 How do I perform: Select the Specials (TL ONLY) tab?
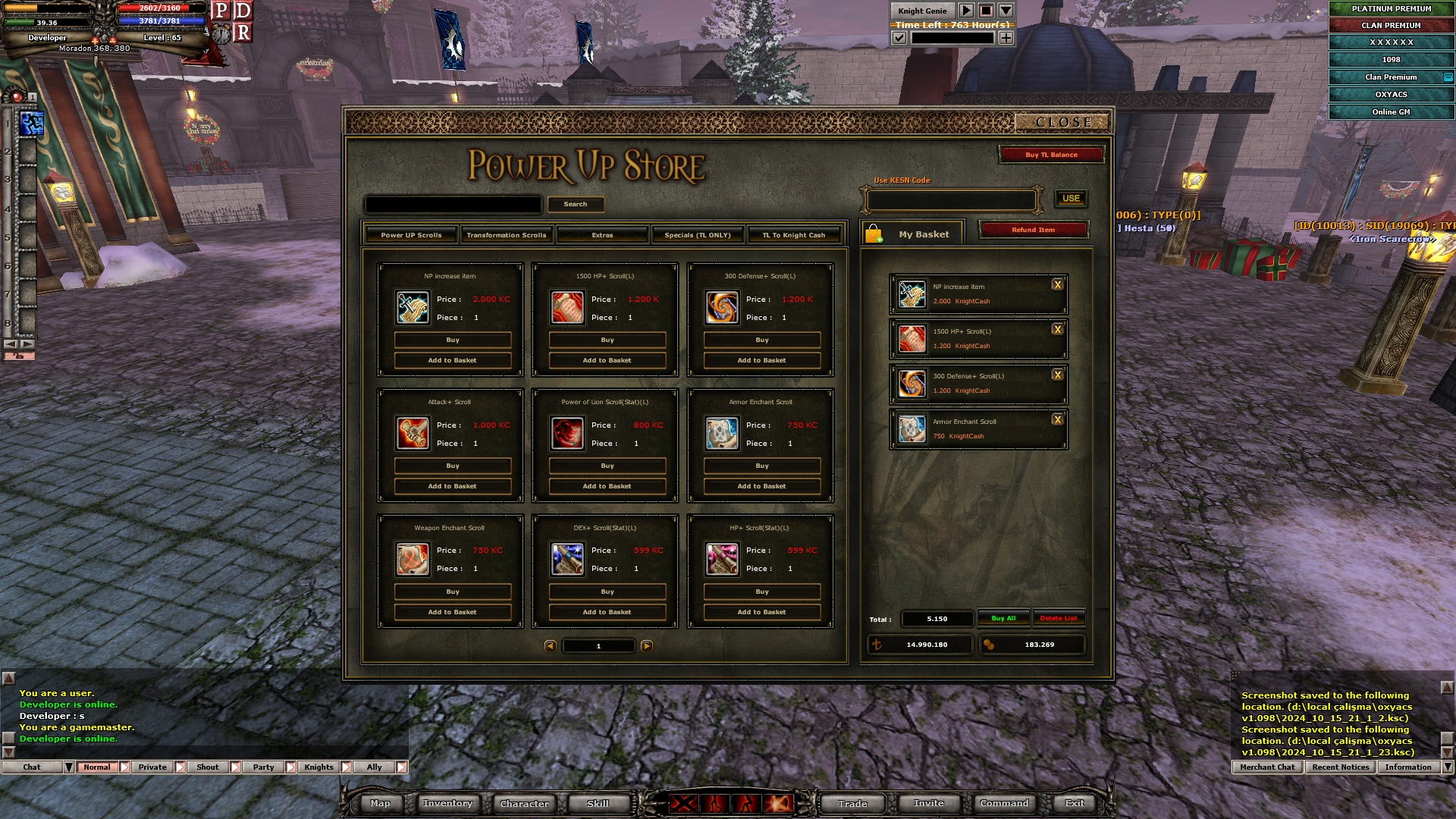(698, 235)
